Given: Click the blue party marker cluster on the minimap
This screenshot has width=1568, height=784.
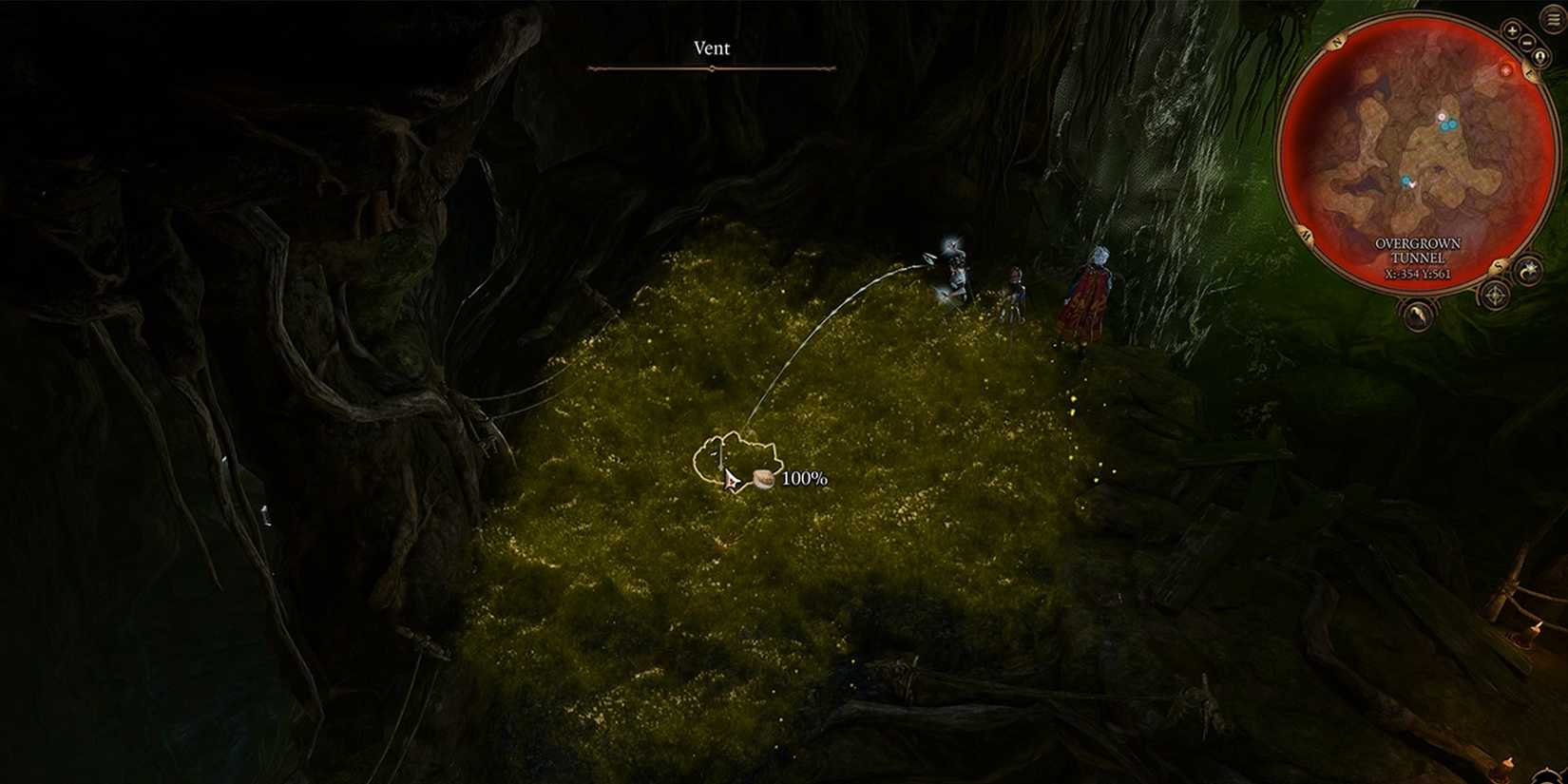Looking at the screenshot, I should click(x=1447, y=124).
